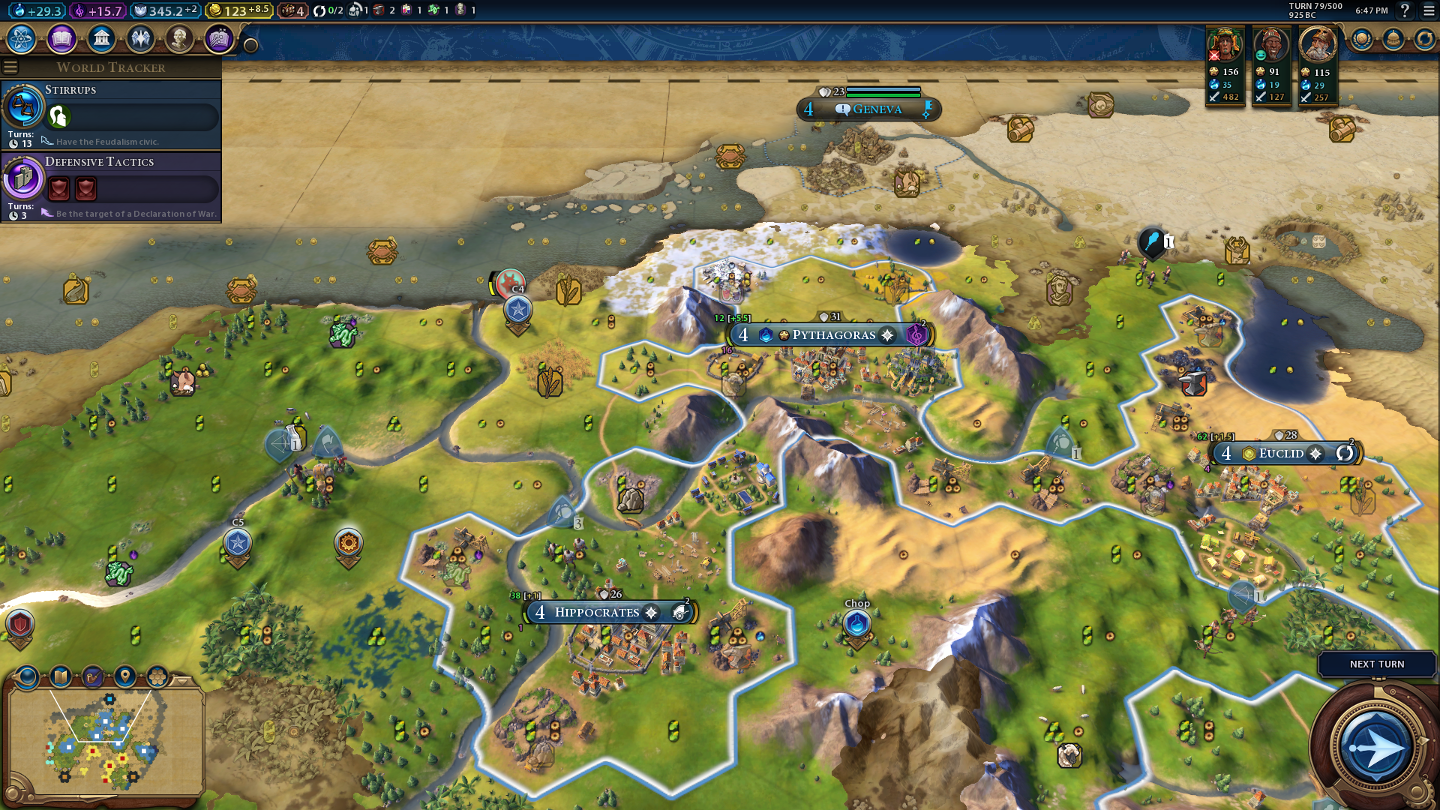Open the Technology tree
Image resolution: width=1440 pixels, height=810 pixels.
[x=22, y=39]
